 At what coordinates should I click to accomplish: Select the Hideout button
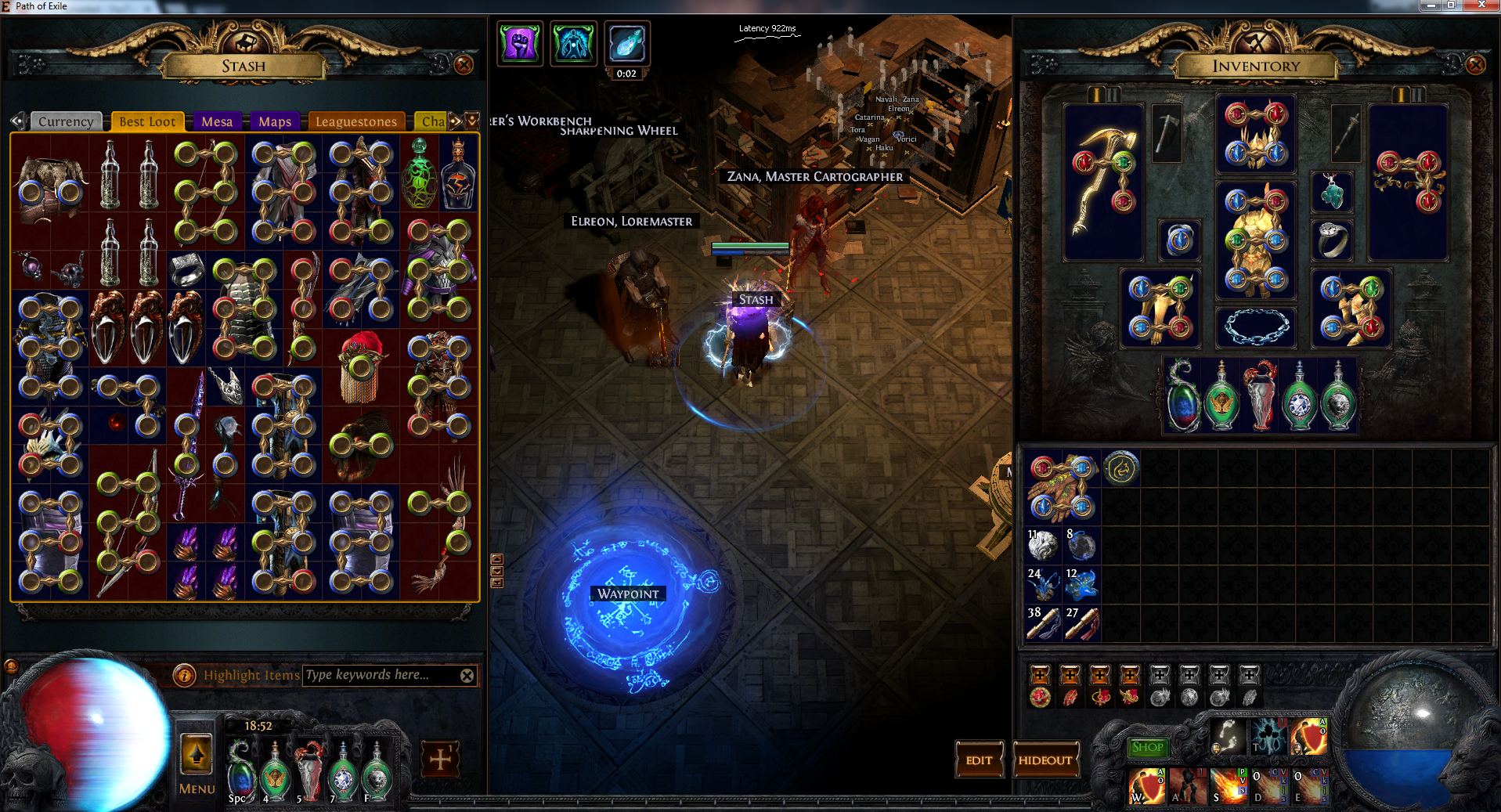[x=1045, y=760]
